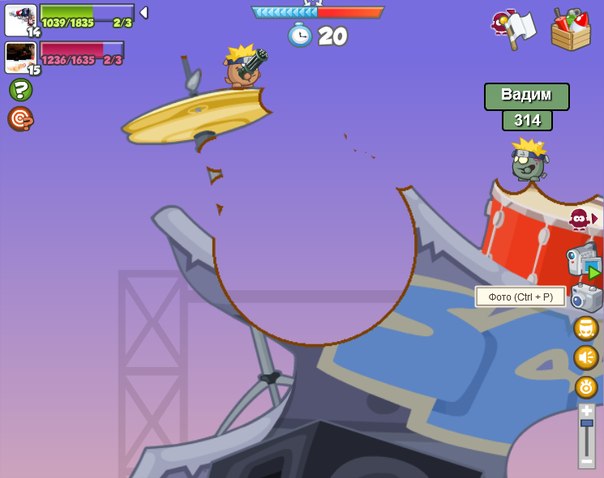Select the green team avatar portrait
Viewport: 604px width, 478px height.
coord(20,17)
